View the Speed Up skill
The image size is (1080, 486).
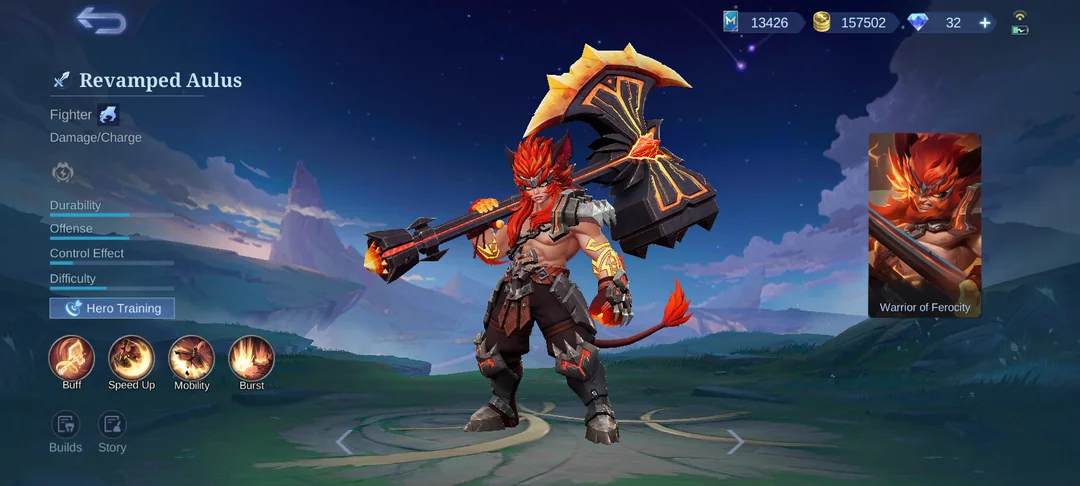coord(131,358)
